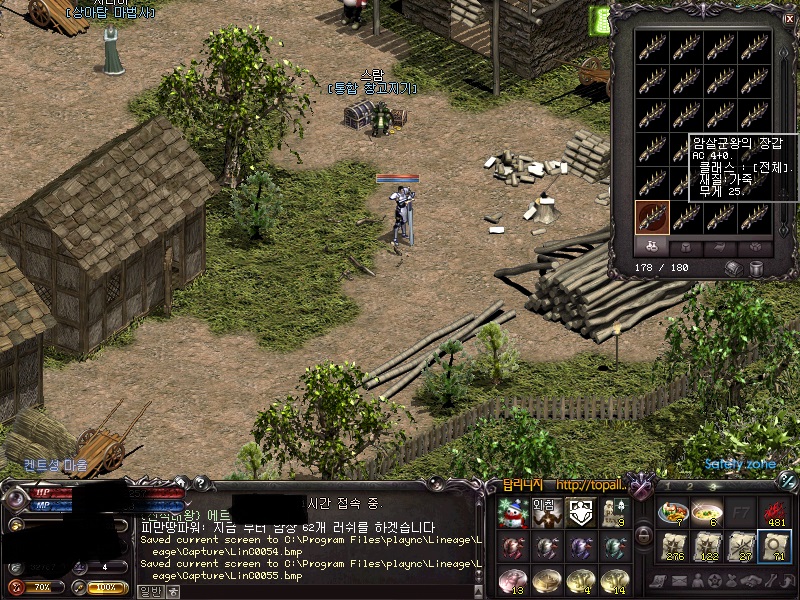Screen dimensions: 800x600
Task: Eat the salad plate food item
Action: pyautogui.click(x=673, y=512)
